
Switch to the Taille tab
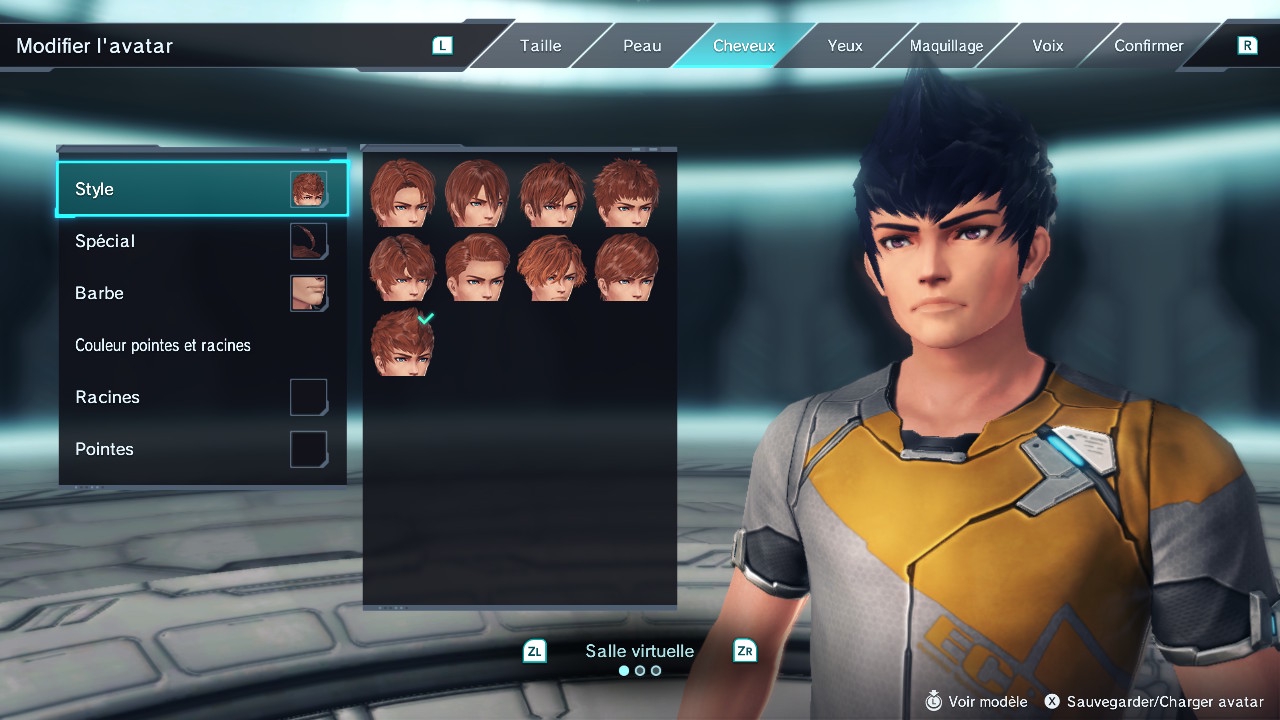coord(540,46)
